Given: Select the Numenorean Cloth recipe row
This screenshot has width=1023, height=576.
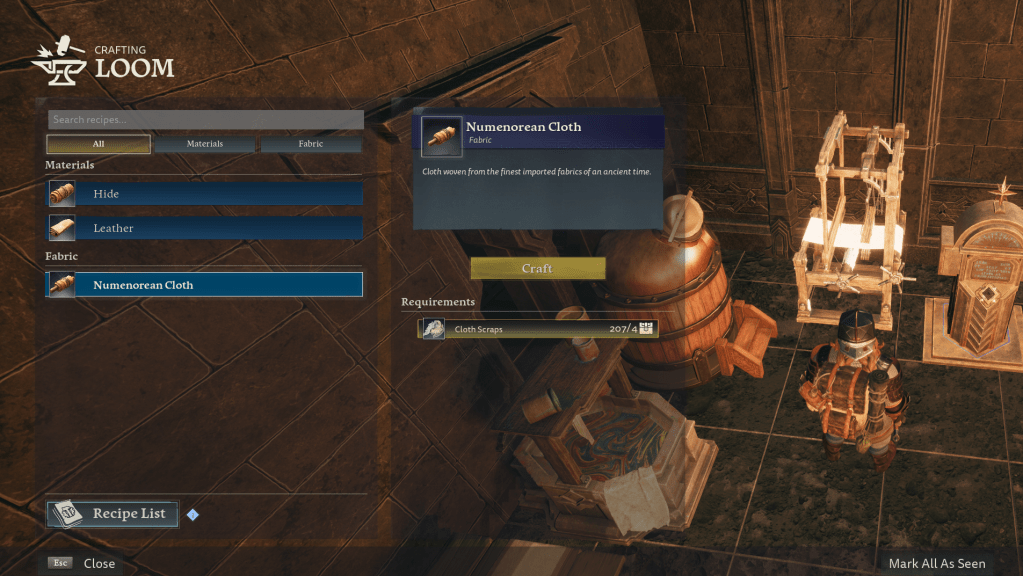Looking at the screenshot, I should tap(205, 285).
